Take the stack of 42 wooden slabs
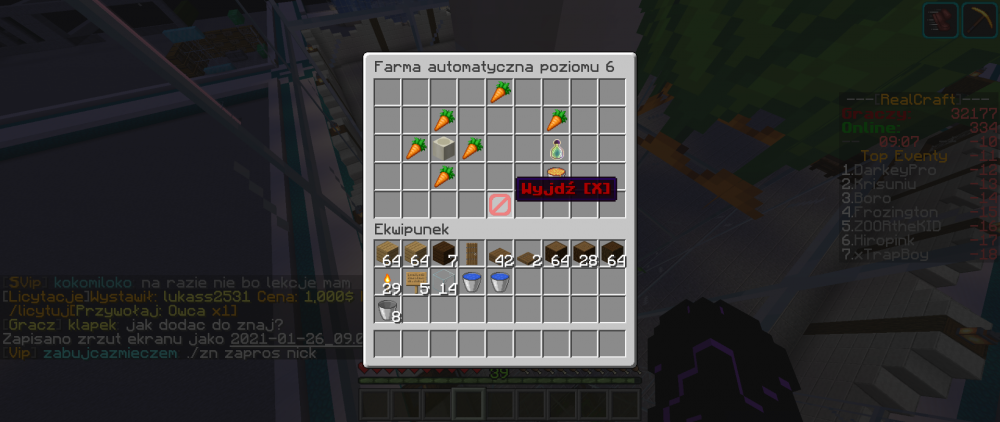 point(500,254)
